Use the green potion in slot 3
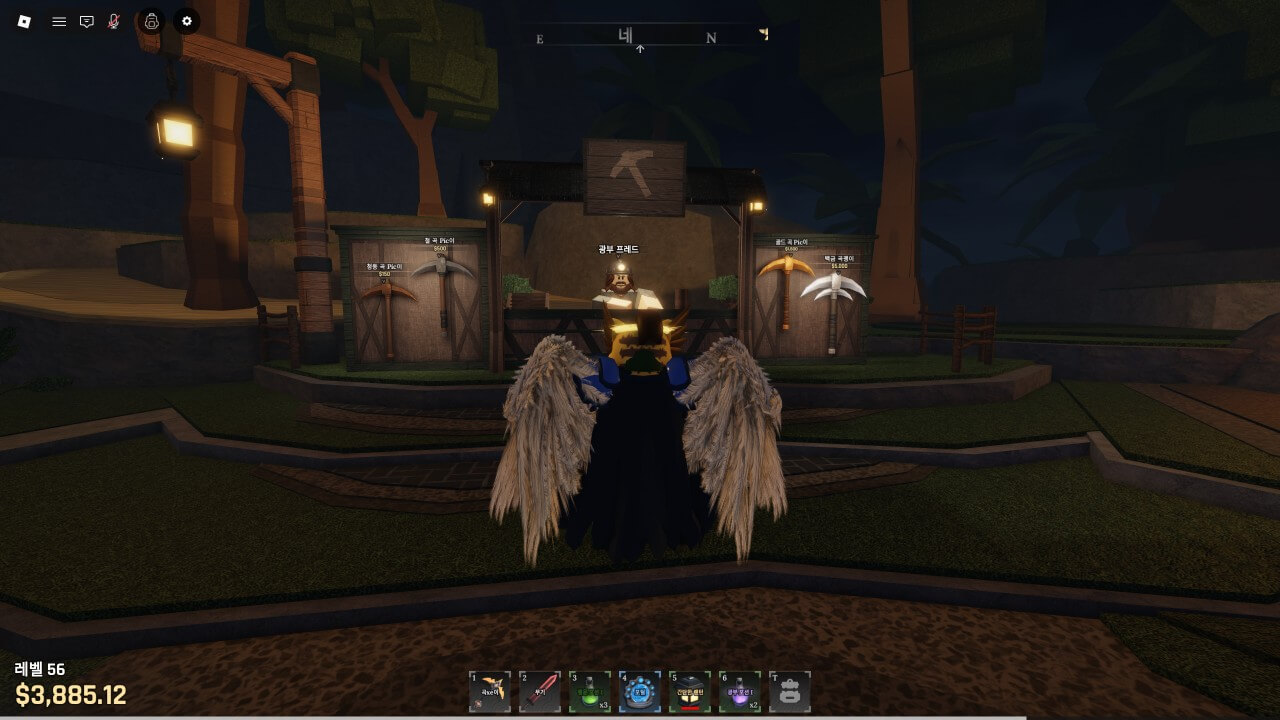1280x720 pixels. 590,692
